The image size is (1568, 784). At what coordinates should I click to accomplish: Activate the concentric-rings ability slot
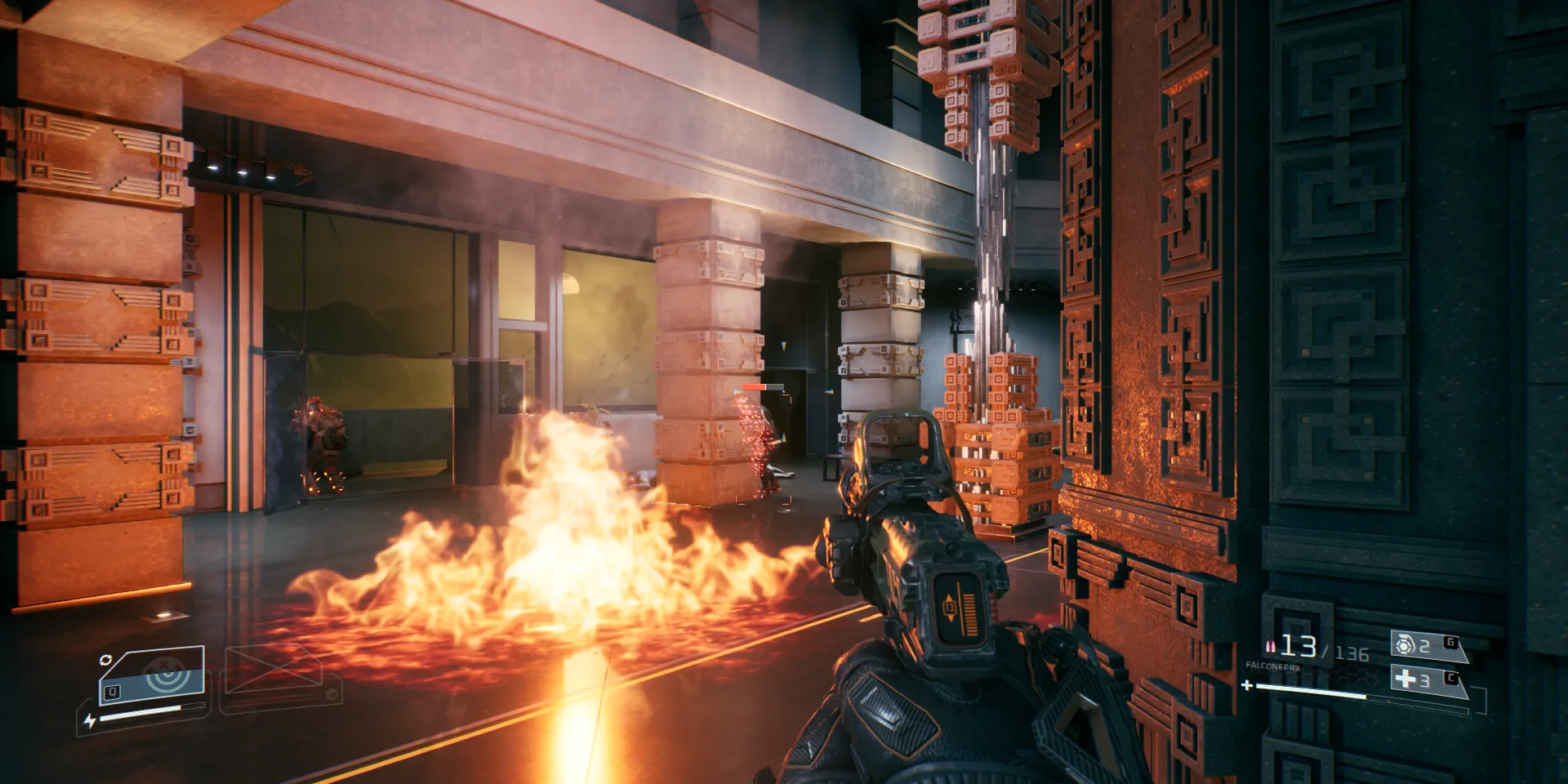pos(154,676)
